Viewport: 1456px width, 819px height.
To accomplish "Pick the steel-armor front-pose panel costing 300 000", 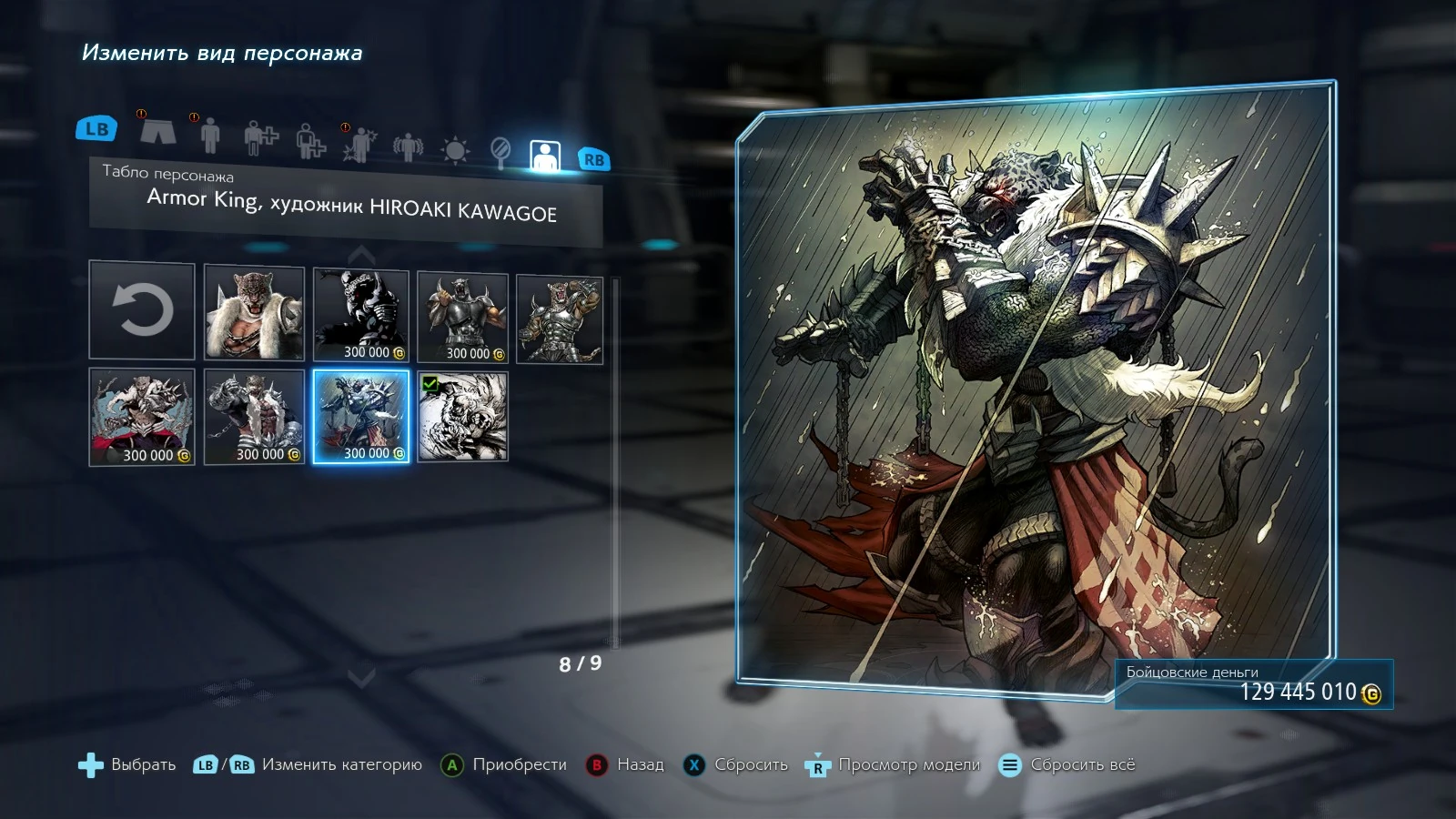I will click(x=462, y=317).
